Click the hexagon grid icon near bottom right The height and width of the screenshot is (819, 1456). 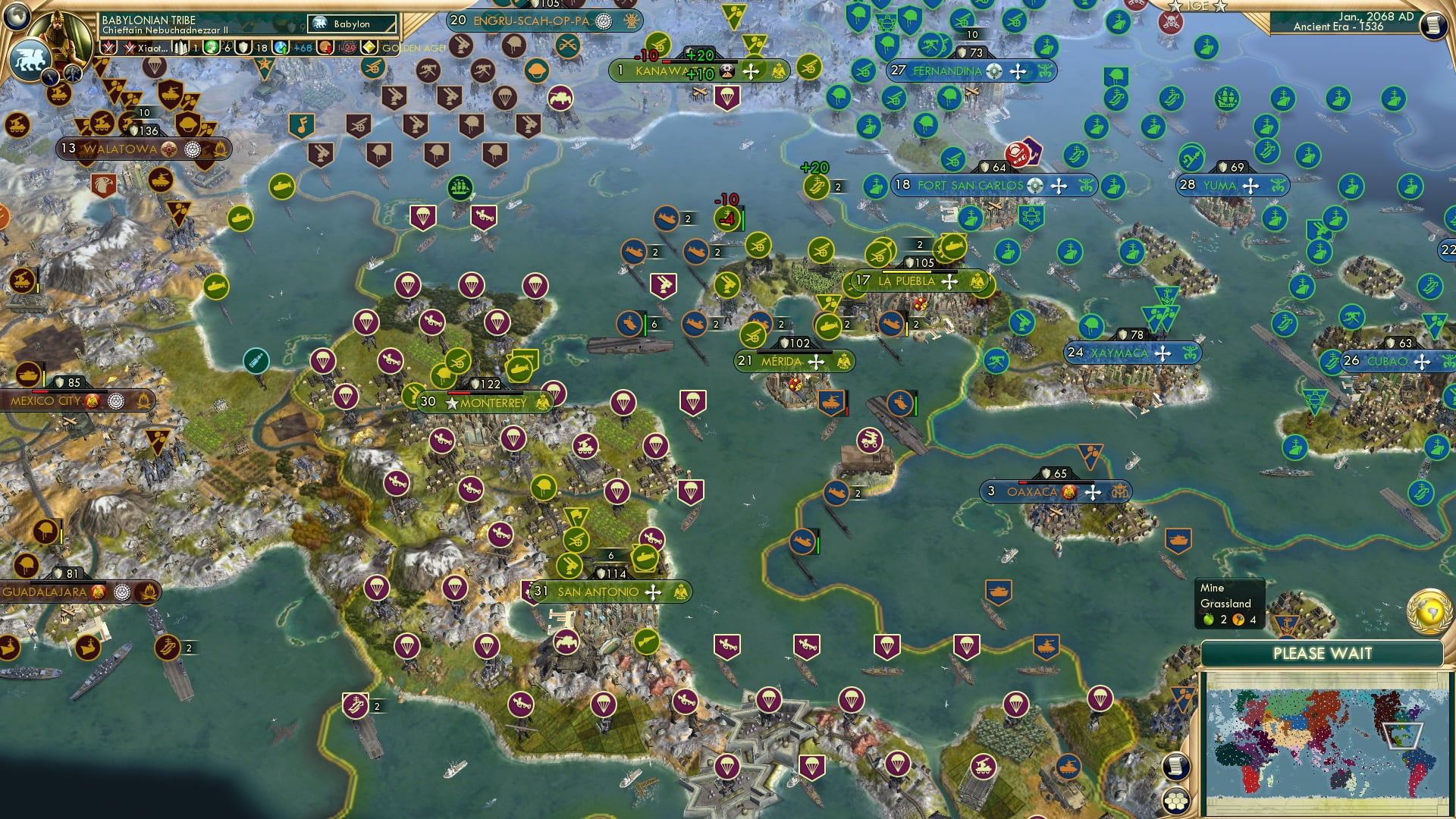(1175, 801)
